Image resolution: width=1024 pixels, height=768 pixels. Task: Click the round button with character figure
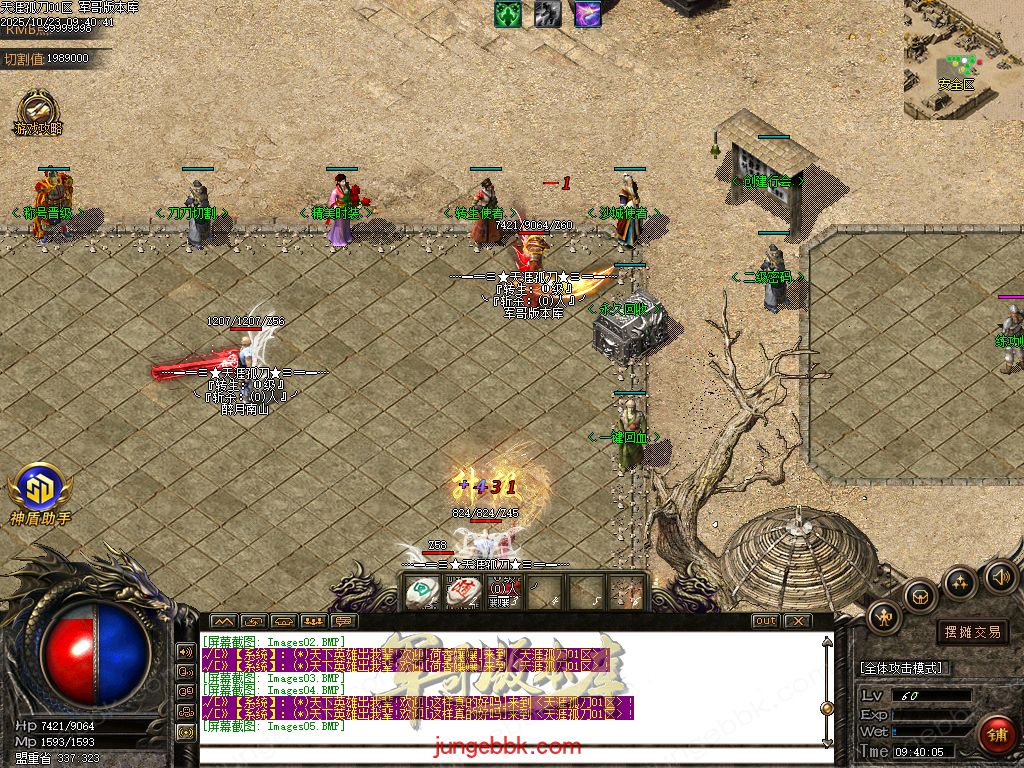point(885,617)
